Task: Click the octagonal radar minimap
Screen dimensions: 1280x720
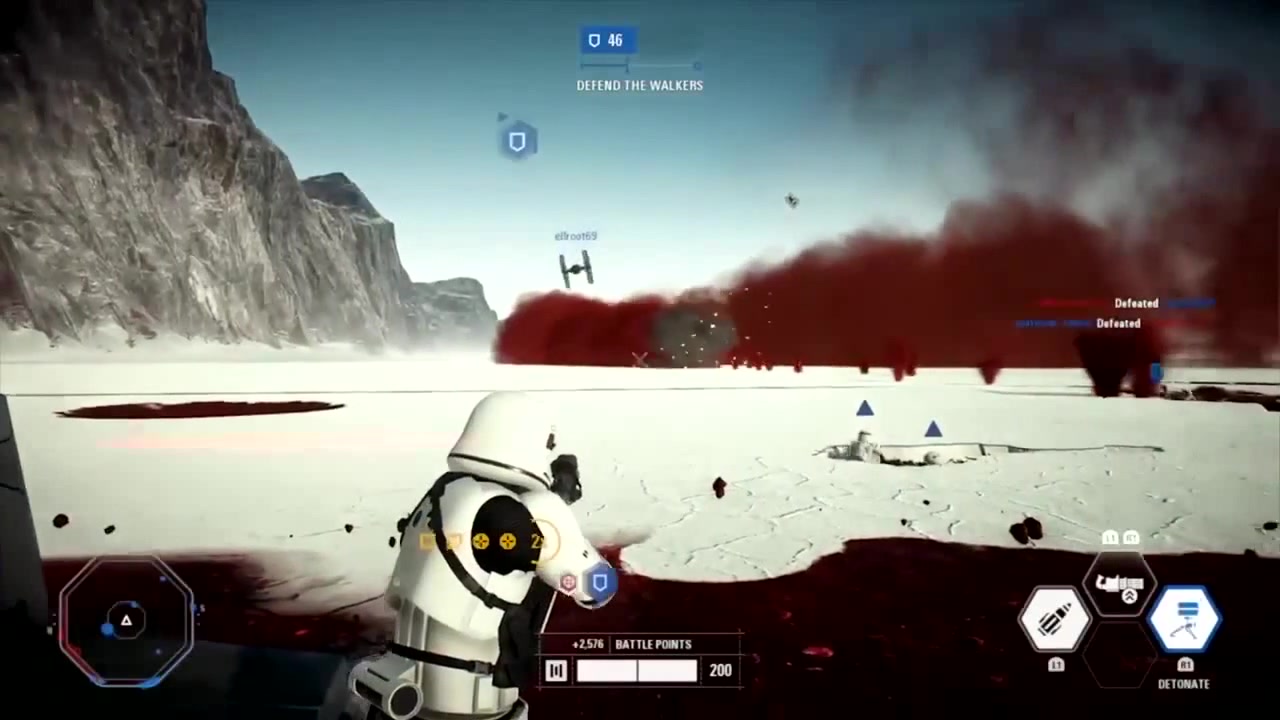Action: [127, 621]
